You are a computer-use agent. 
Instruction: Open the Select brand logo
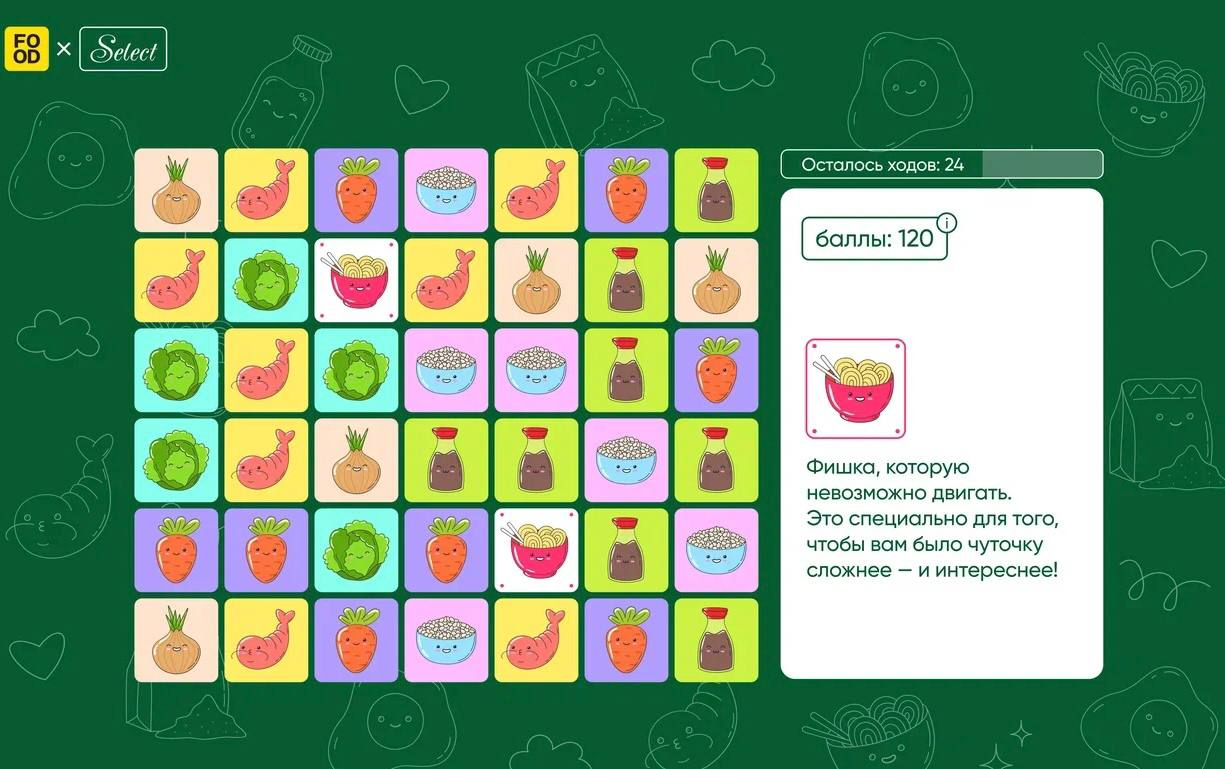pyautogui.click(x=123, y=49)
